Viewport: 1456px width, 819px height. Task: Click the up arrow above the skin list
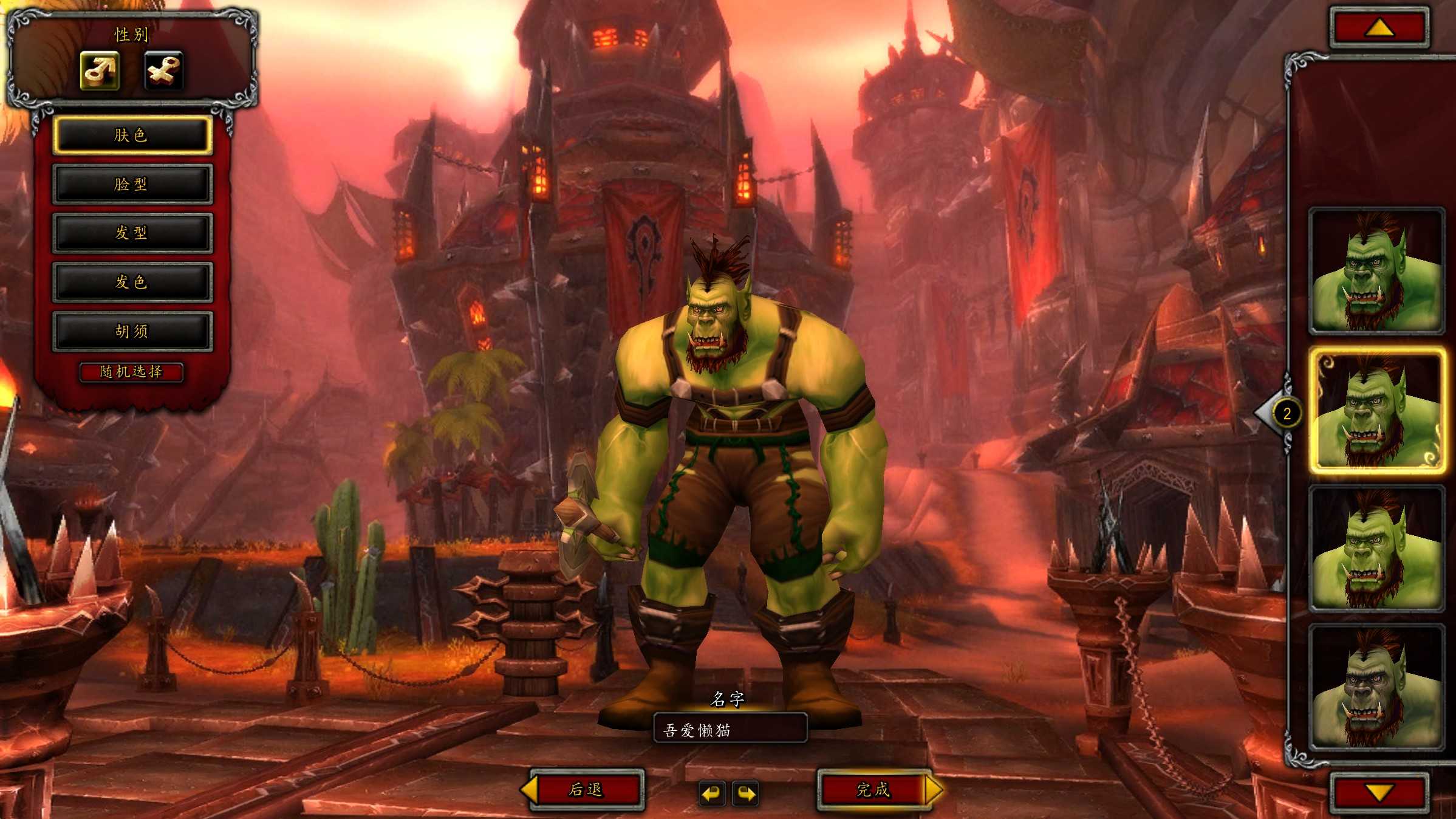(x=1379, y=27)
